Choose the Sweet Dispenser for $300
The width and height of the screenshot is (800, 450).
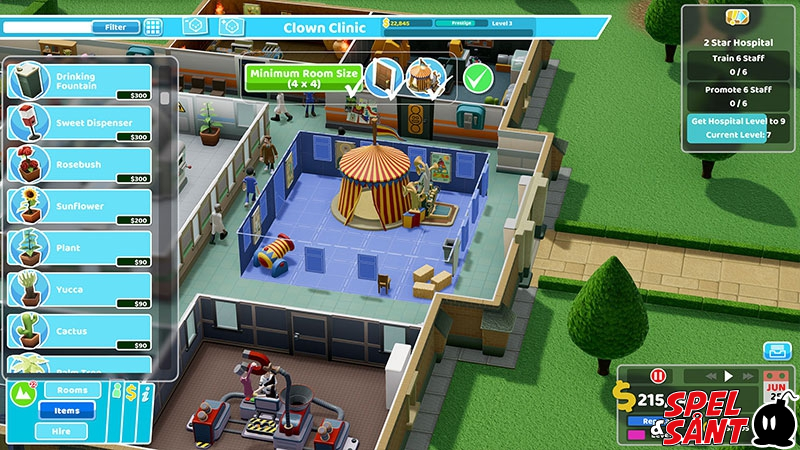coord(80,123)
